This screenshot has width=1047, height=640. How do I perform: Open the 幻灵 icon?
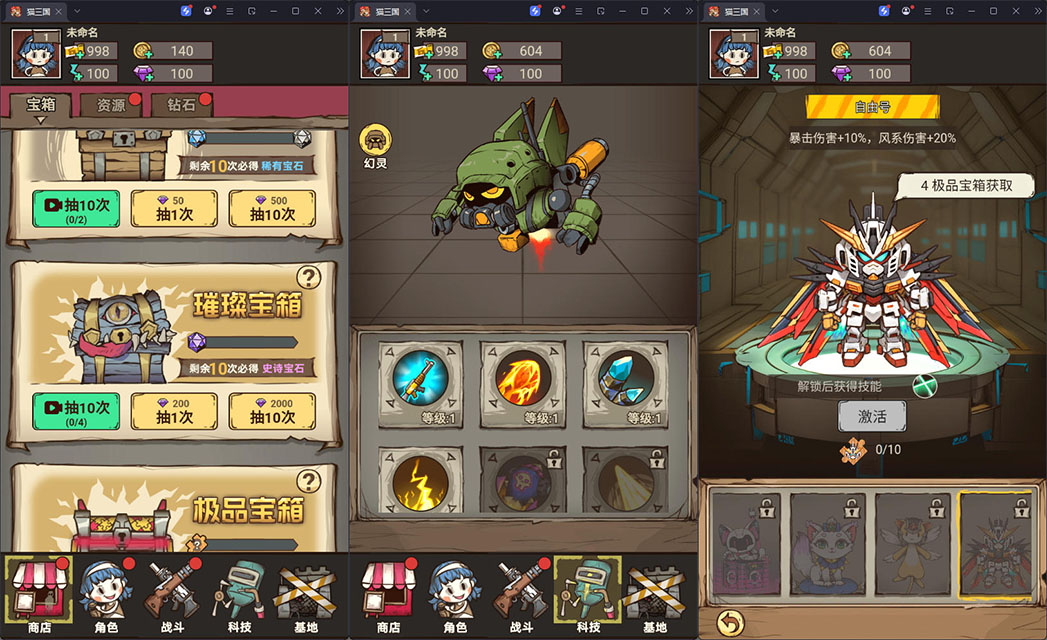[x=375, y=146]
